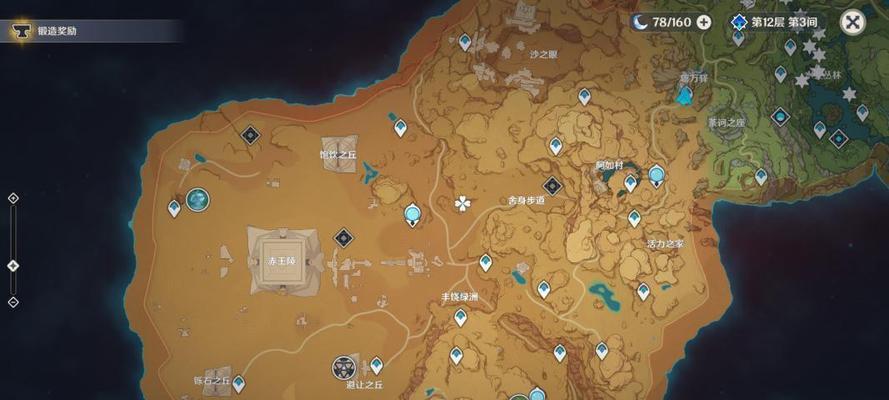Select the teleport waypoint near 沙之眼
Image resolution: width=889 pixels, height=400 pixels.
[465, 42]
